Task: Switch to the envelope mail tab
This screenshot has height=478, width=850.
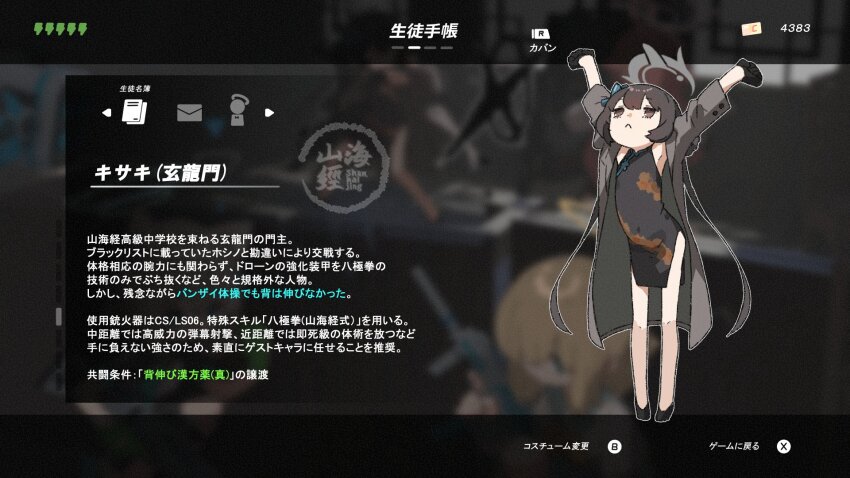Action: [x=189, y=112]
